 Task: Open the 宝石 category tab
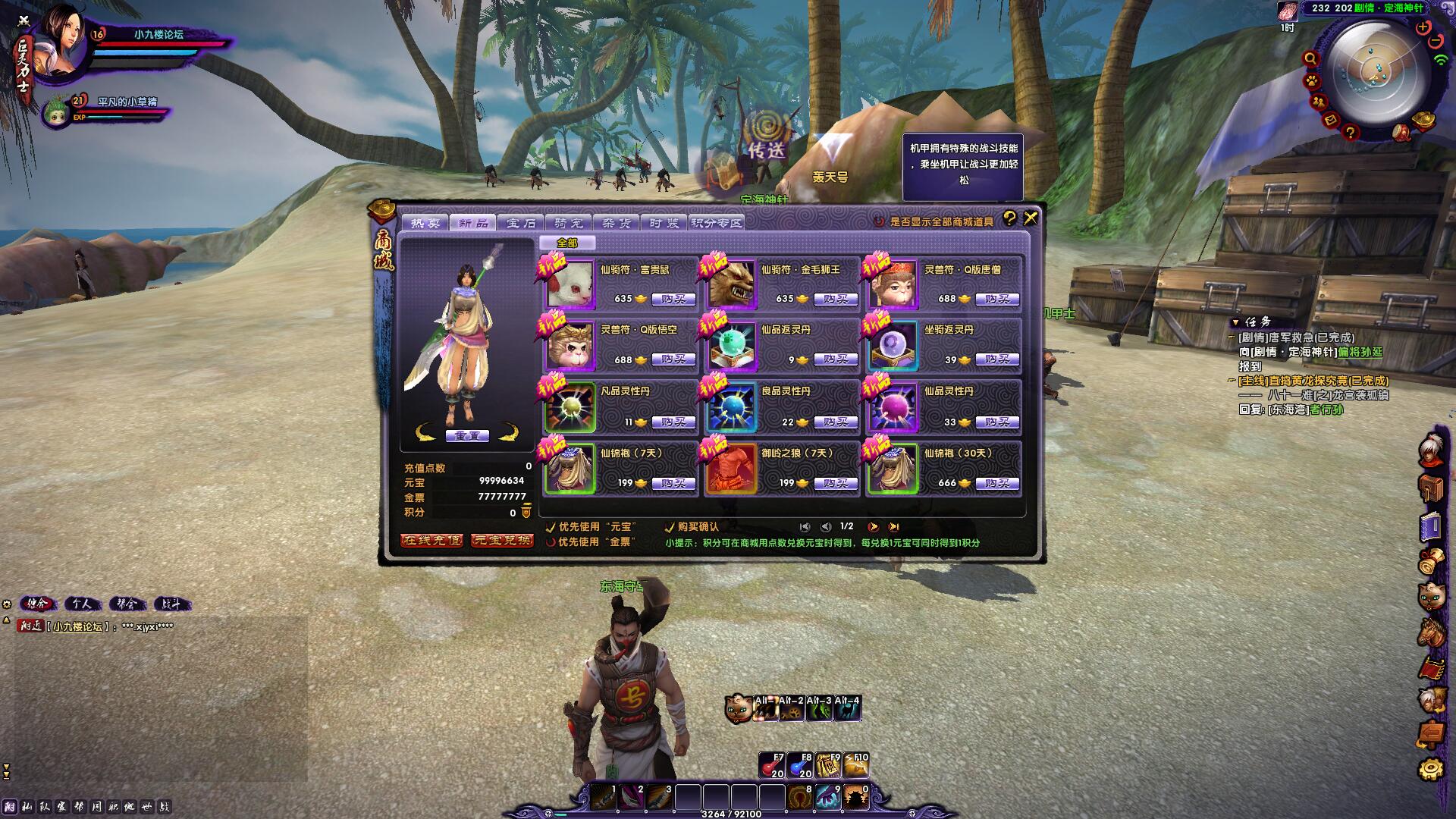tap(521, 223)
